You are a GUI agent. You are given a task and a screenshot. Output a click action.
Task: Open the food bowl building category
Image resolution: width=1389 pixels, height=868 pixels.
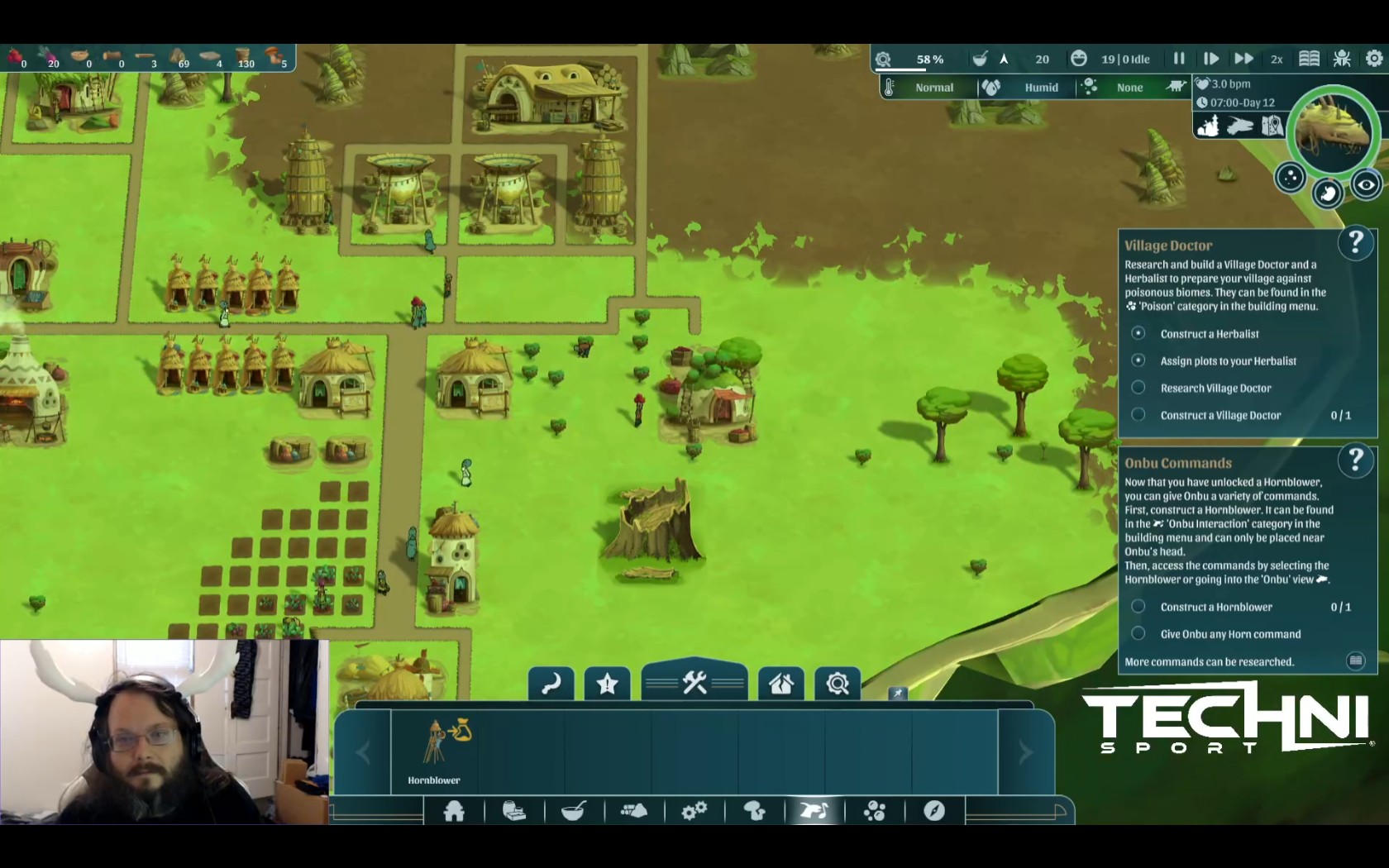(x=574, y=811)
